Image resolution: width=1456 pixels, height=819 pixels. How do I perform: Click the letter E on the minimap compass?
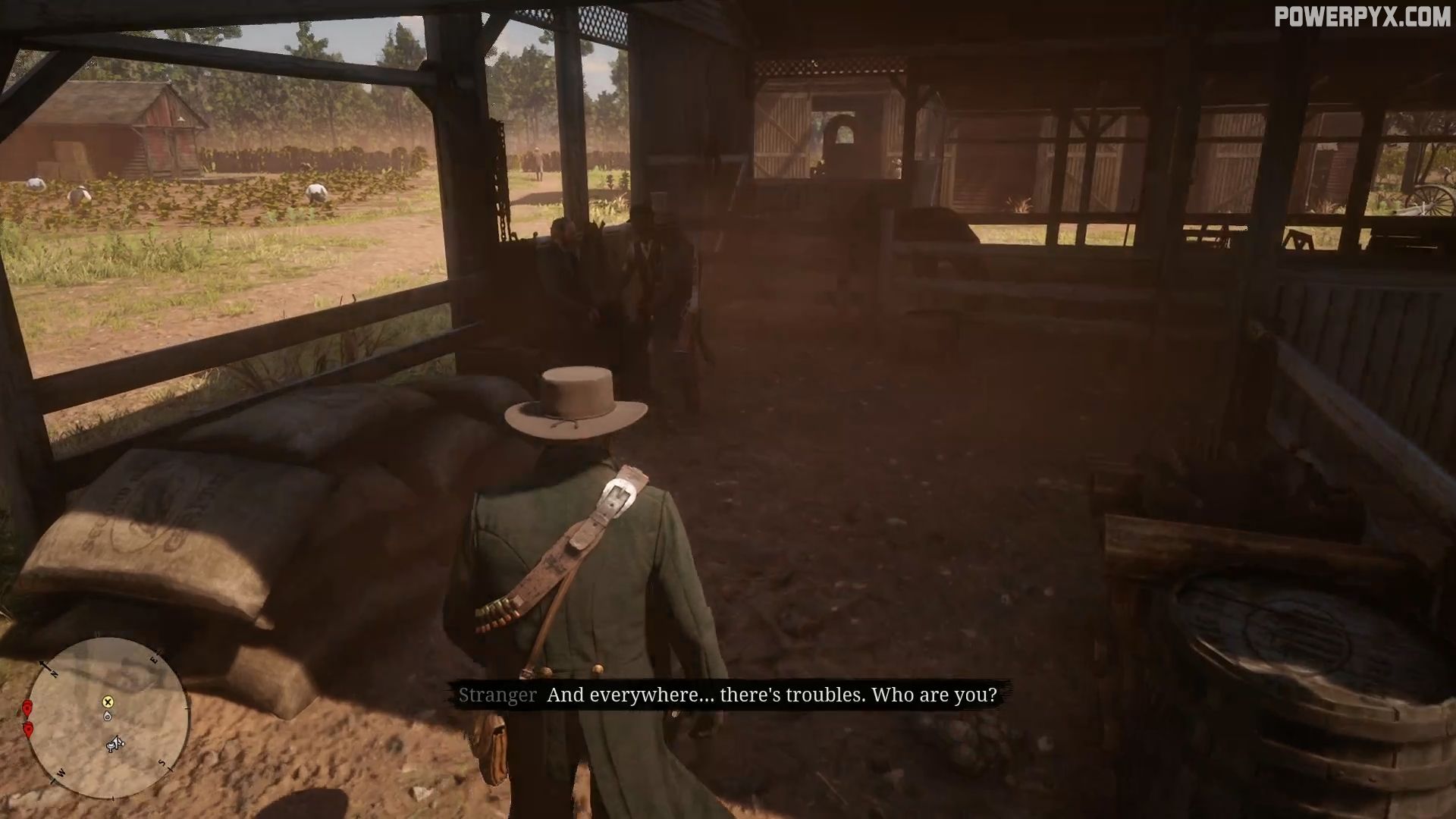pos(155,659)
